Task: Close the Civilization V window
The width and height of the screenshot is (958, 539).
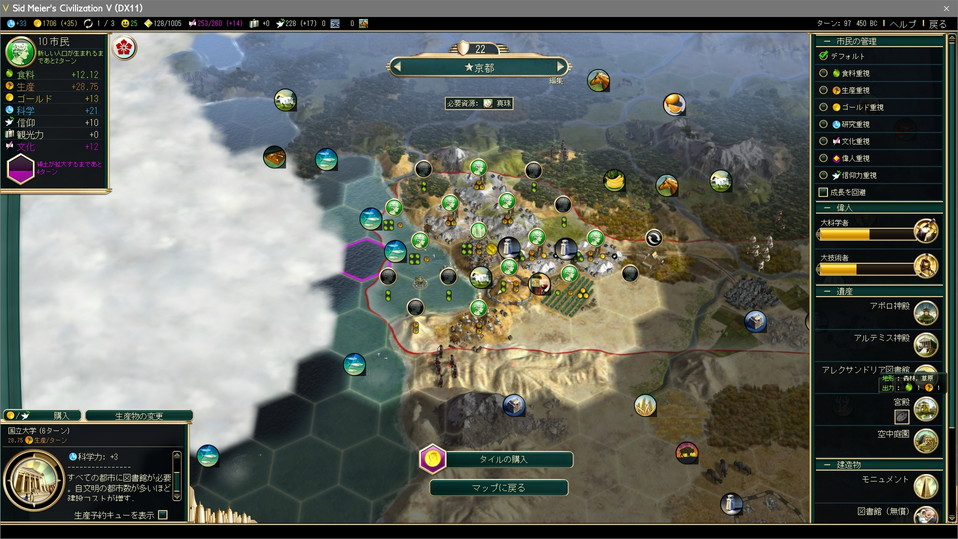Action: pos(946,7)
